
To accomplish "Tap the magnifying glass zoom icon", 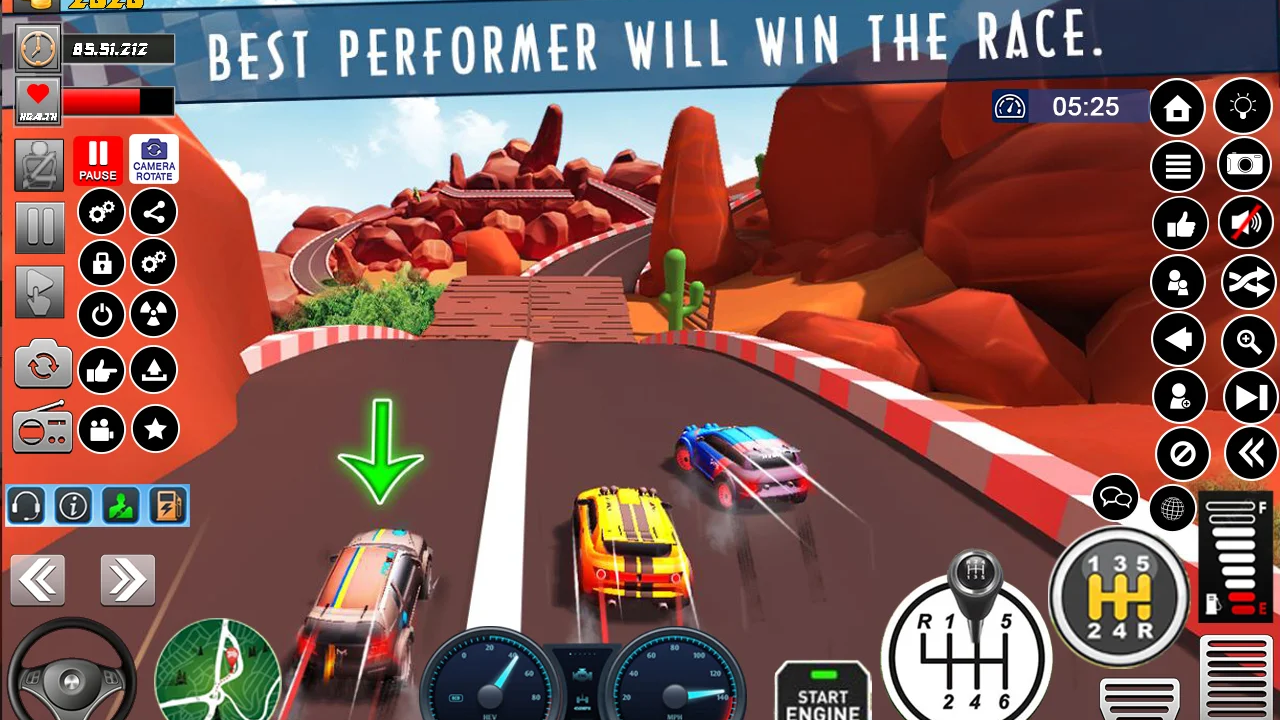I will pos(1249,342).
